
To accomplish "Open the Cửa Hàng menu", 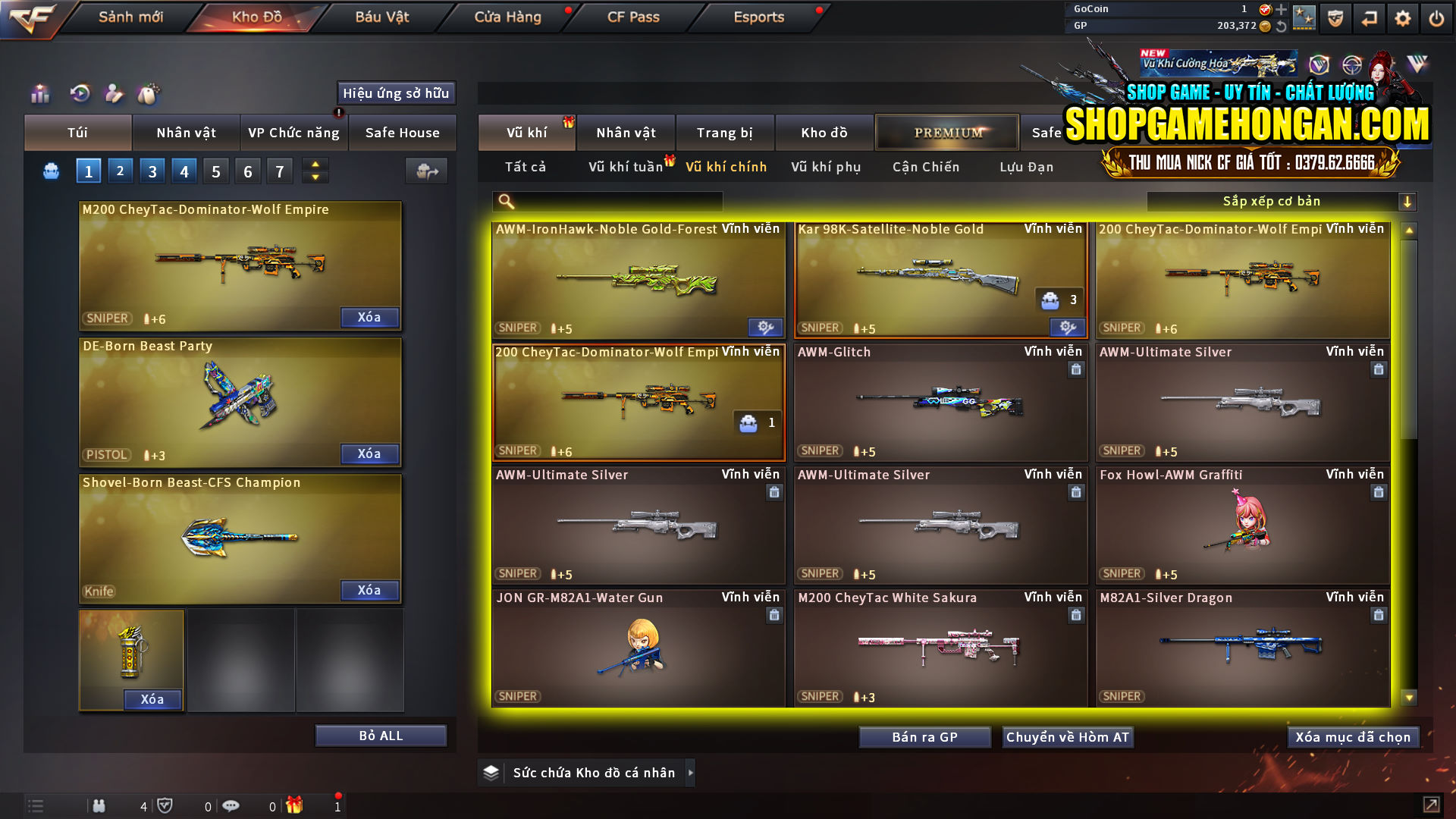I will pyautogui.click(x=507, y=17).
